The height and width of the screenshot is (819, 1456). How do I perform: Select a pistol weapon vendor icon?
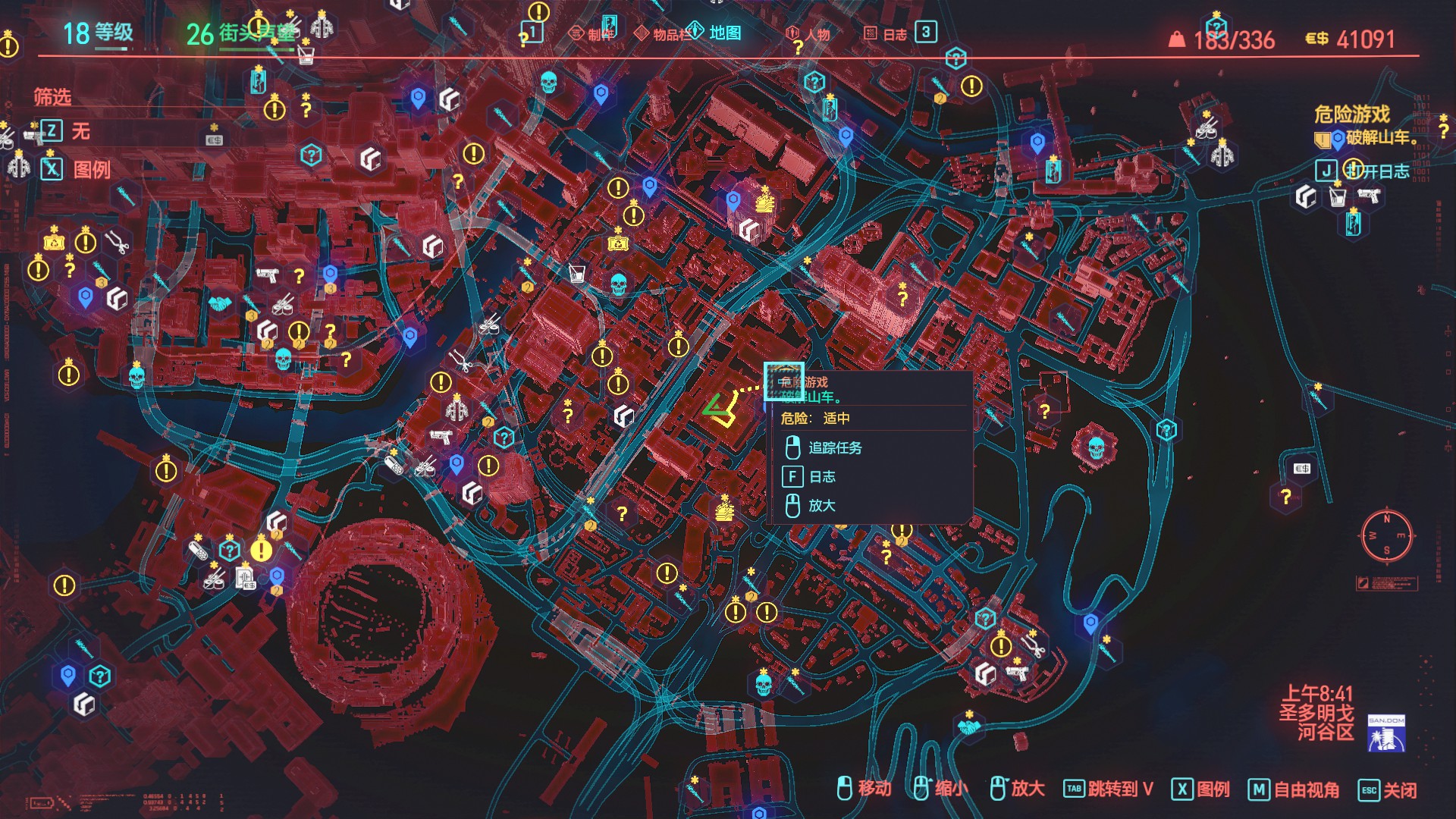tap(265, 275)
